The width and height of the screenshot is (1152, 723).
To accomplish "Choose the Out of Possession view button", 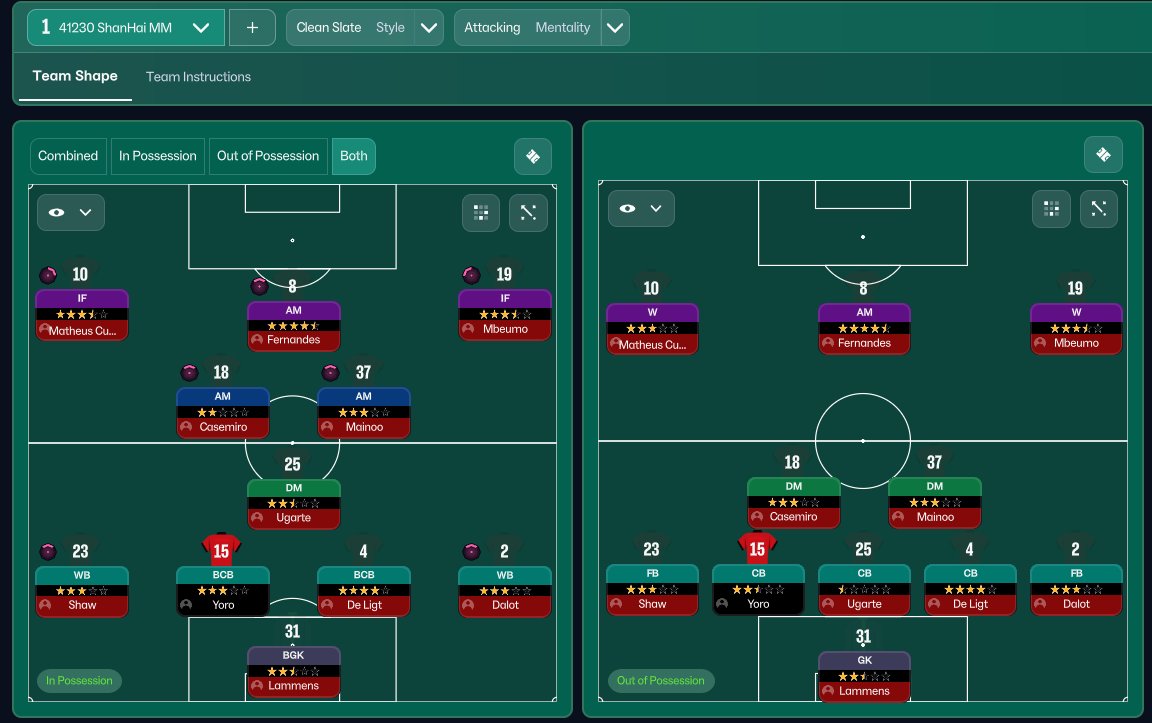I will [268, 156].
